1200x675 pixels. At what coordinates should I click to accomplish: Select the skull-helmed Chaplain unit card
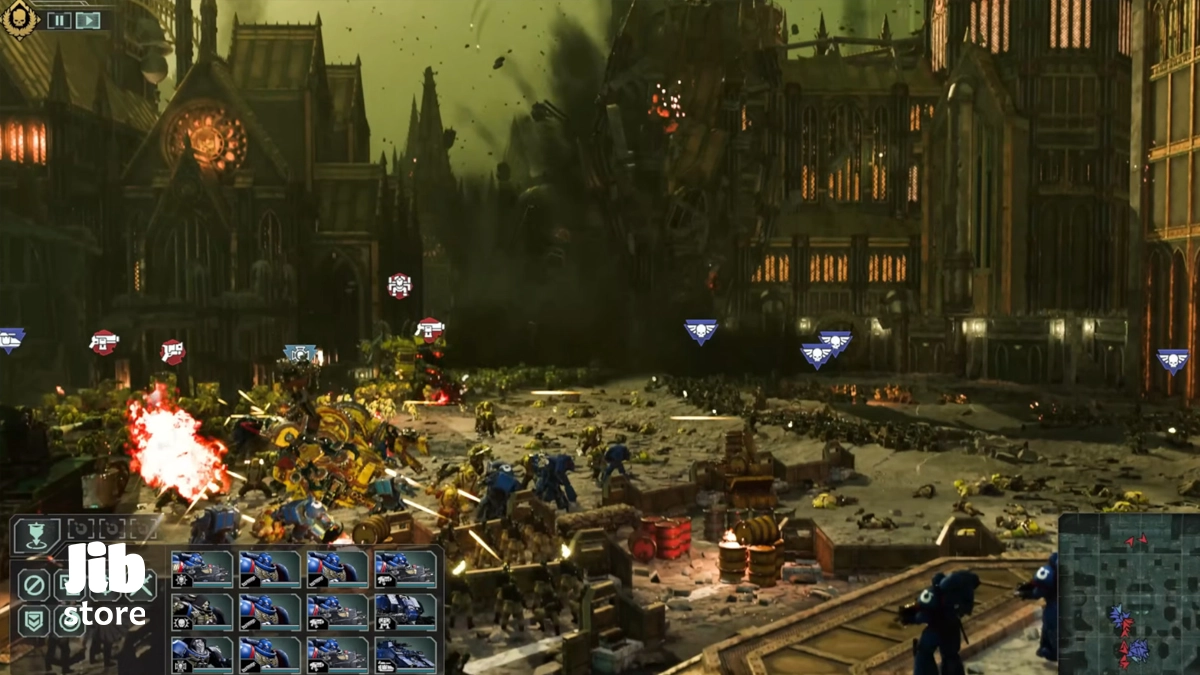[202, 611]
